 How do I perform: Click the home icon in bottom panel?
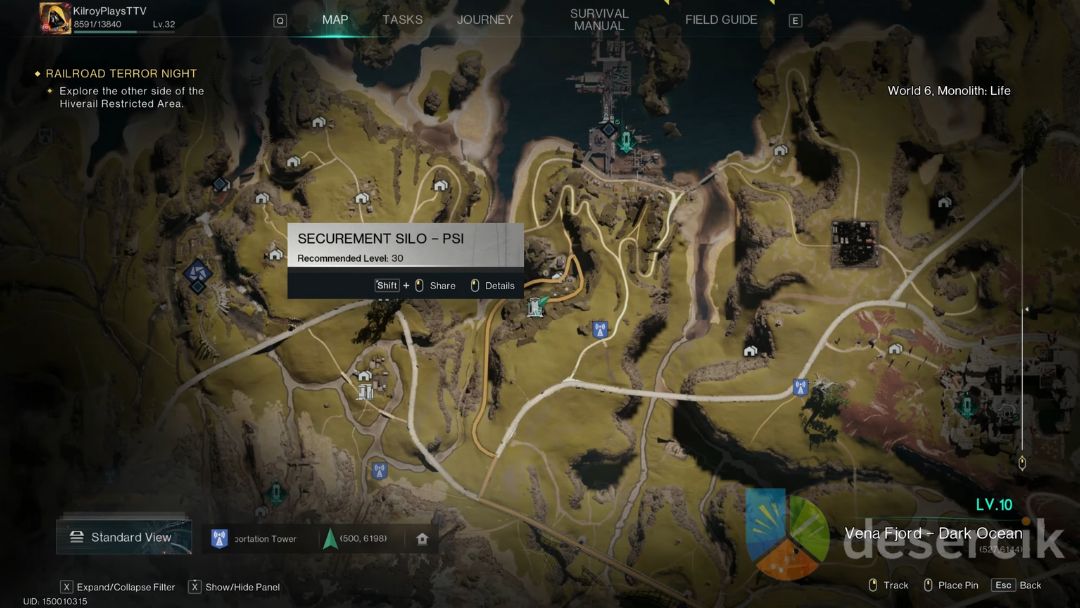pyautogui.click(x=422, y=539)
